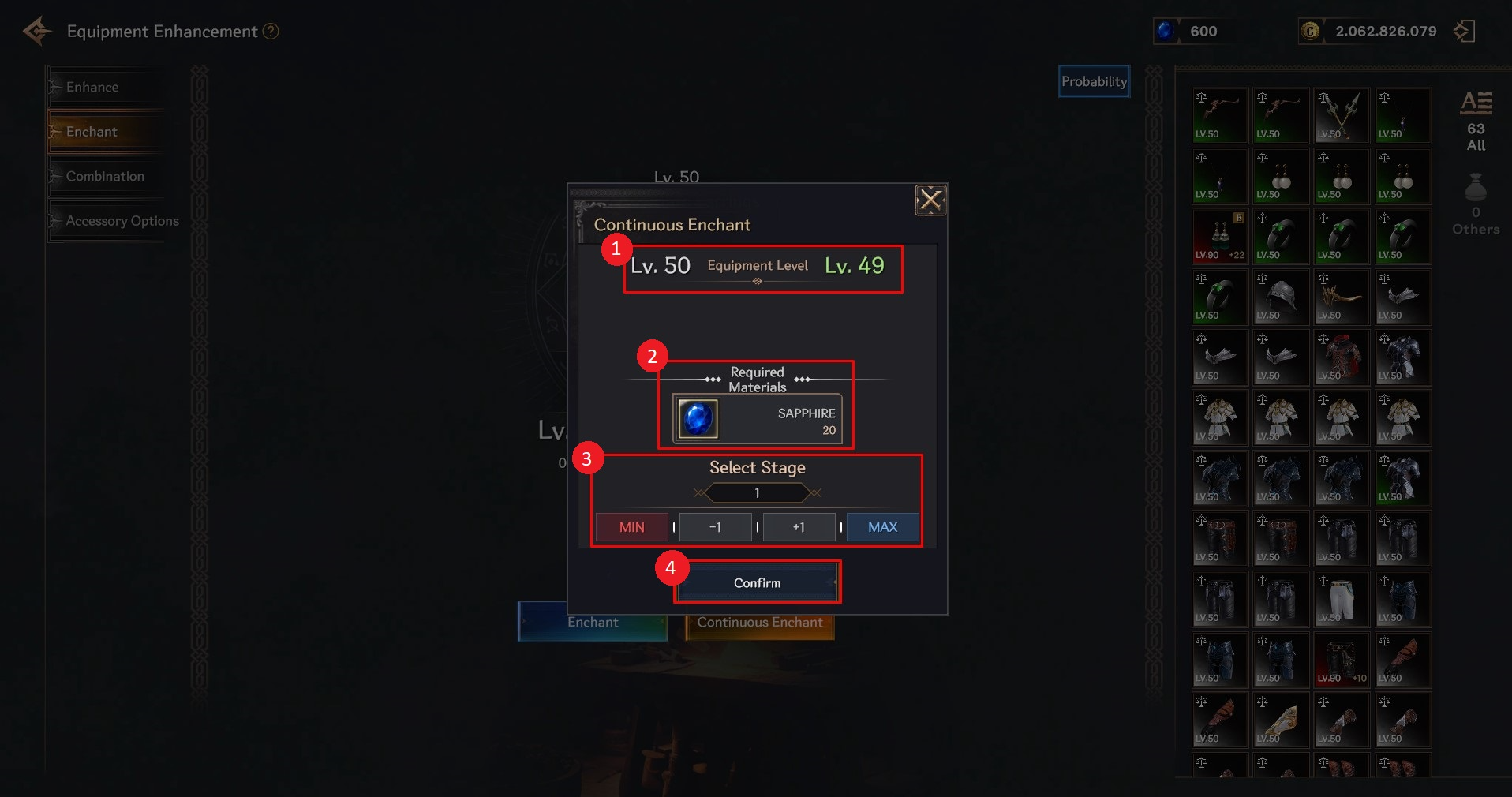This screenshot has height=797, width=1512.
Task: Set stage to MIN
Action: (631, 526)
